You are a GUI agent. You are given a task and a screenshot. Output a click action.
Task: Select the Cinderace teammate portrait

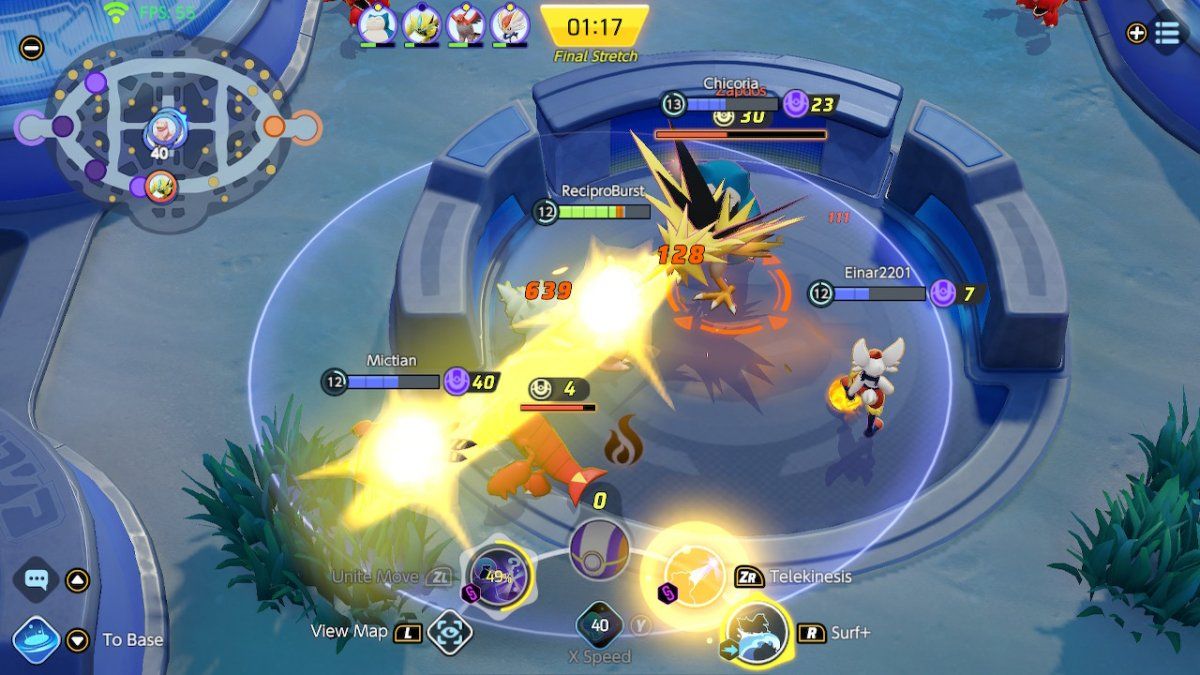509,24
